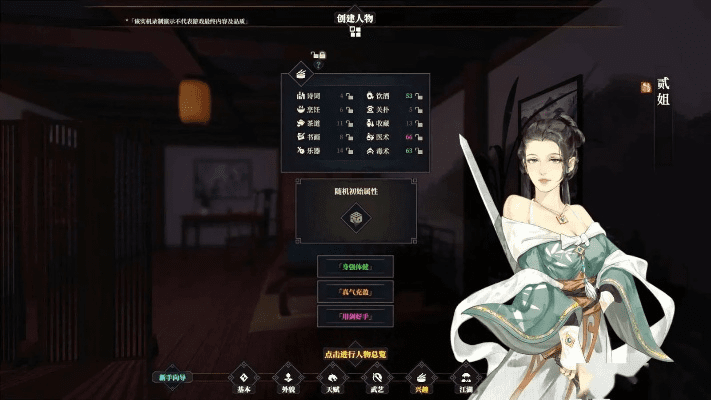
Task: Toggle the lock next to 毒术 value
Action: (x=420, y=151)
